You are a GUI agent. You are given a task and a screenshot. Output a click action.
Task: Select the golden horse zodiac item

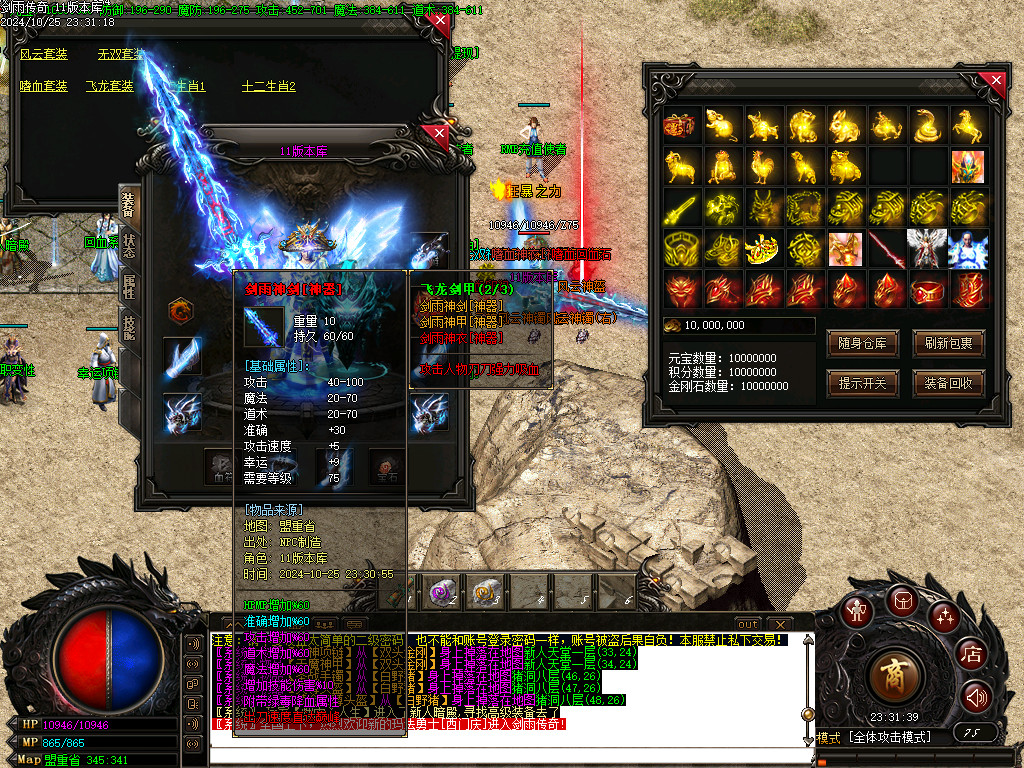click(x=967, y=126)
